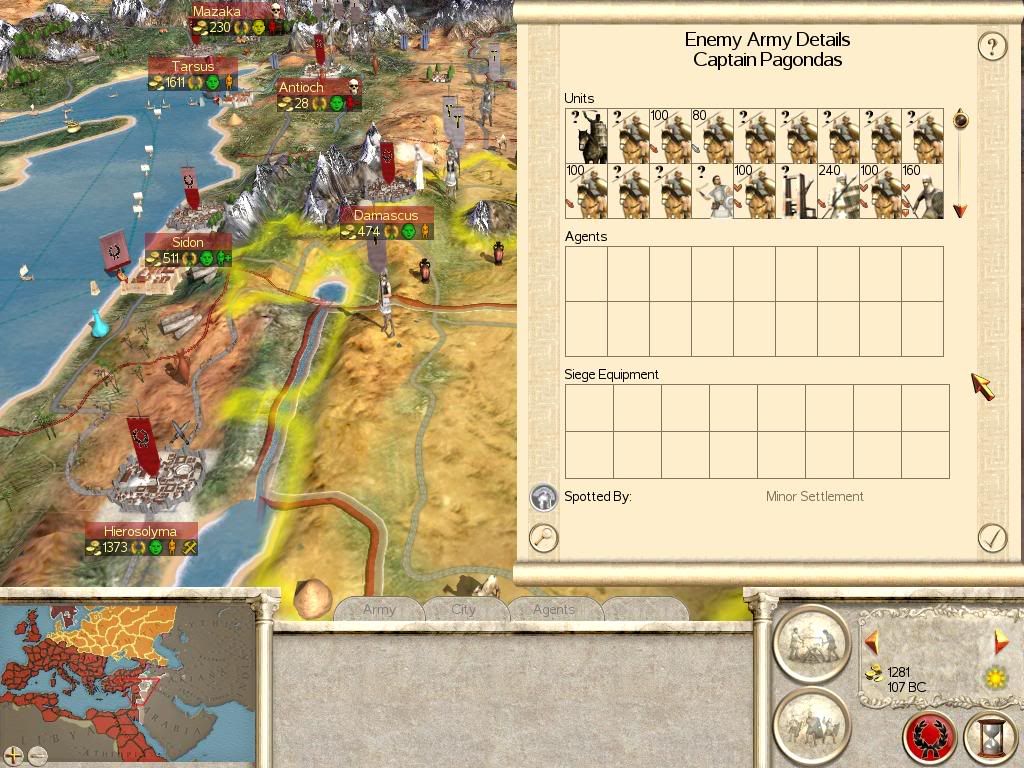End the turn with hourglass button
This screenshot has height=768, width=1024.
point(991,738)
